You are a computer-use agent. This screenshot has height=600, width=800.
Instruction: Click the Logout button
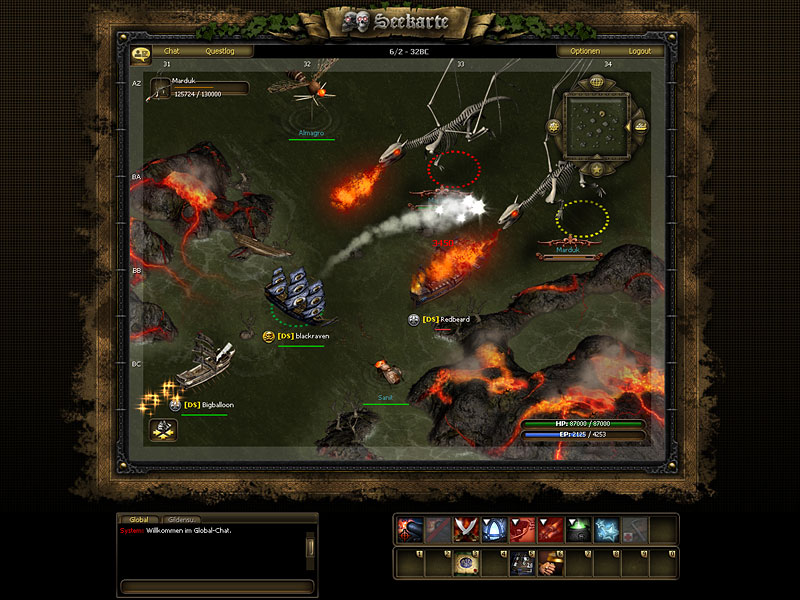coord(639,51)
